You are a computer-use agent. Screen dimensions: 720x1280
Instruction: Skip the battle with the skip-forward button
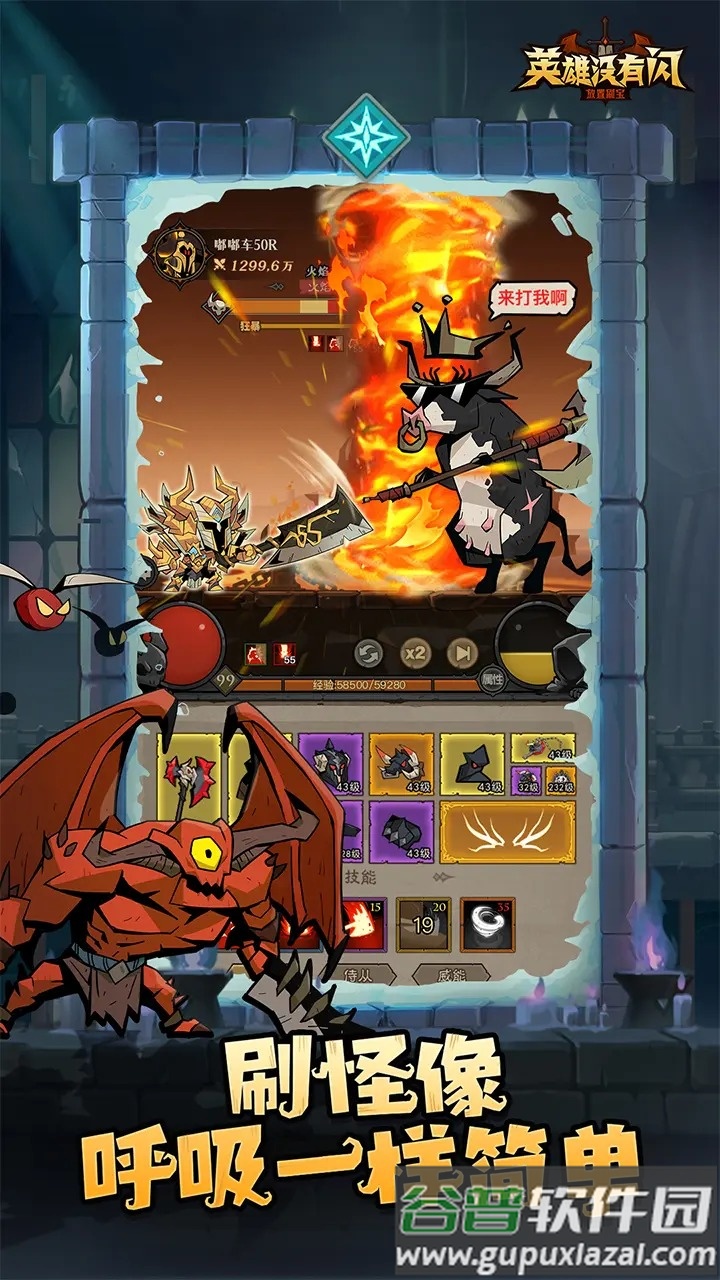click(x=461, y=653)
